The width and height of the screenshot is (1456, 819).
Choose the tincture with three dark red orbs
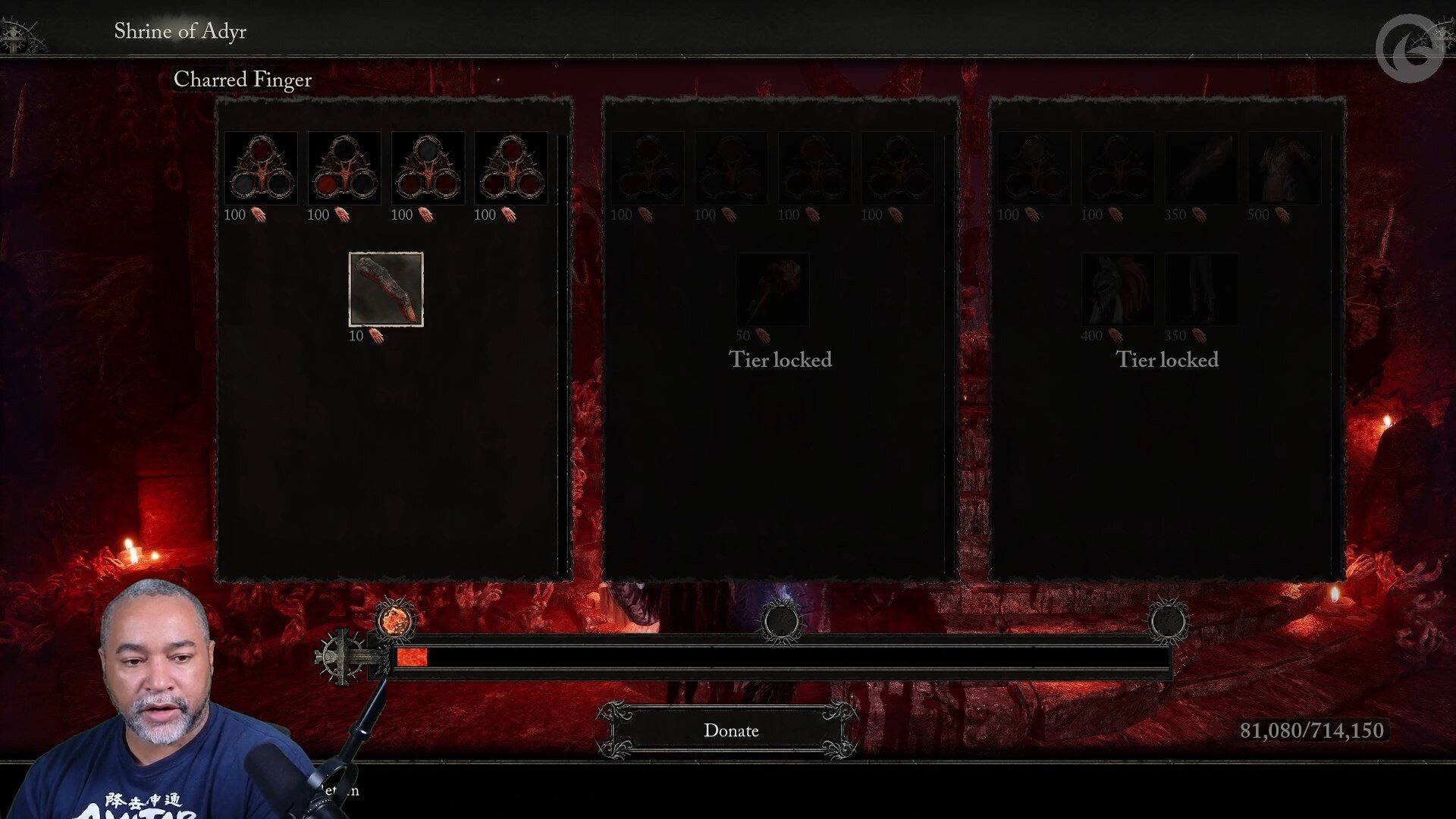coord(510,168)
